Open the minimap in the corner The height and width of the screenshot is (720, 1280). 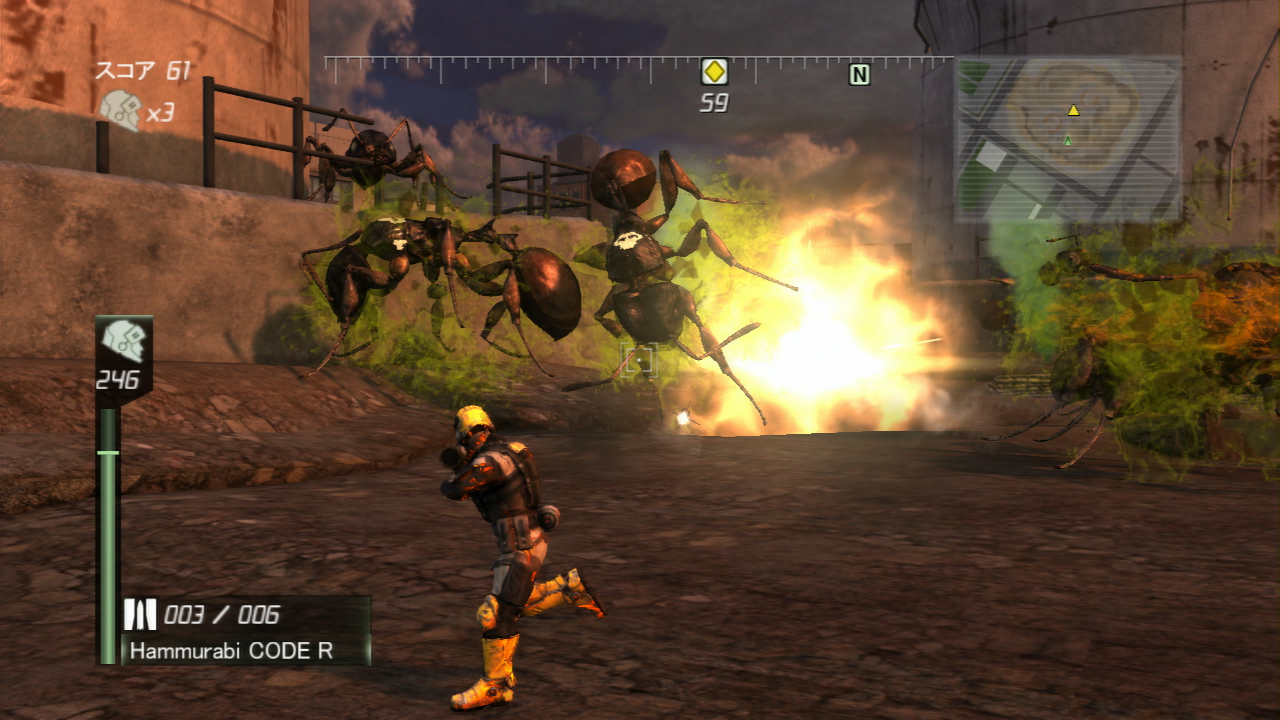point(1068,138)
